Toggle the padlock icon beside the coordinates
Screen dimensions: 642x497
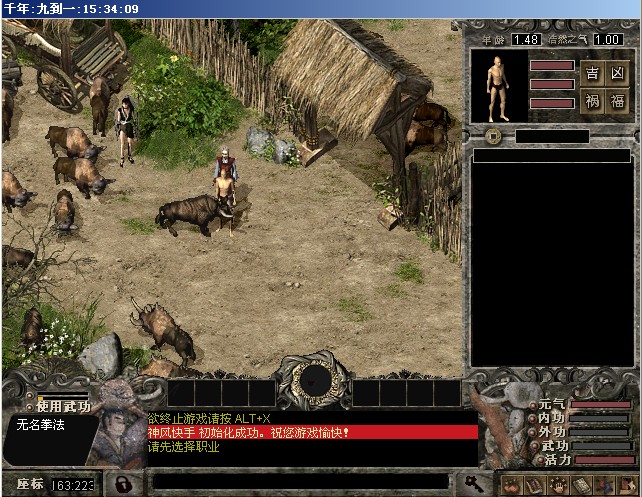coord(122,484)
